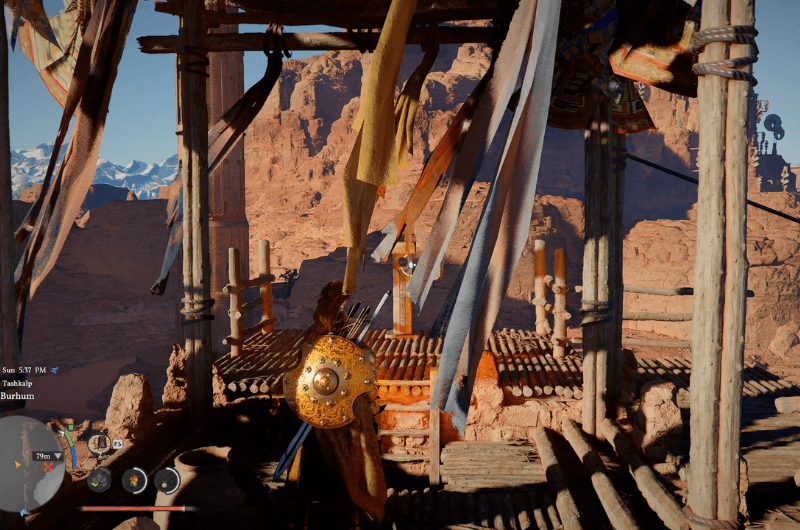
Task: Select the round pouch item slot
Action: [167, 480]
